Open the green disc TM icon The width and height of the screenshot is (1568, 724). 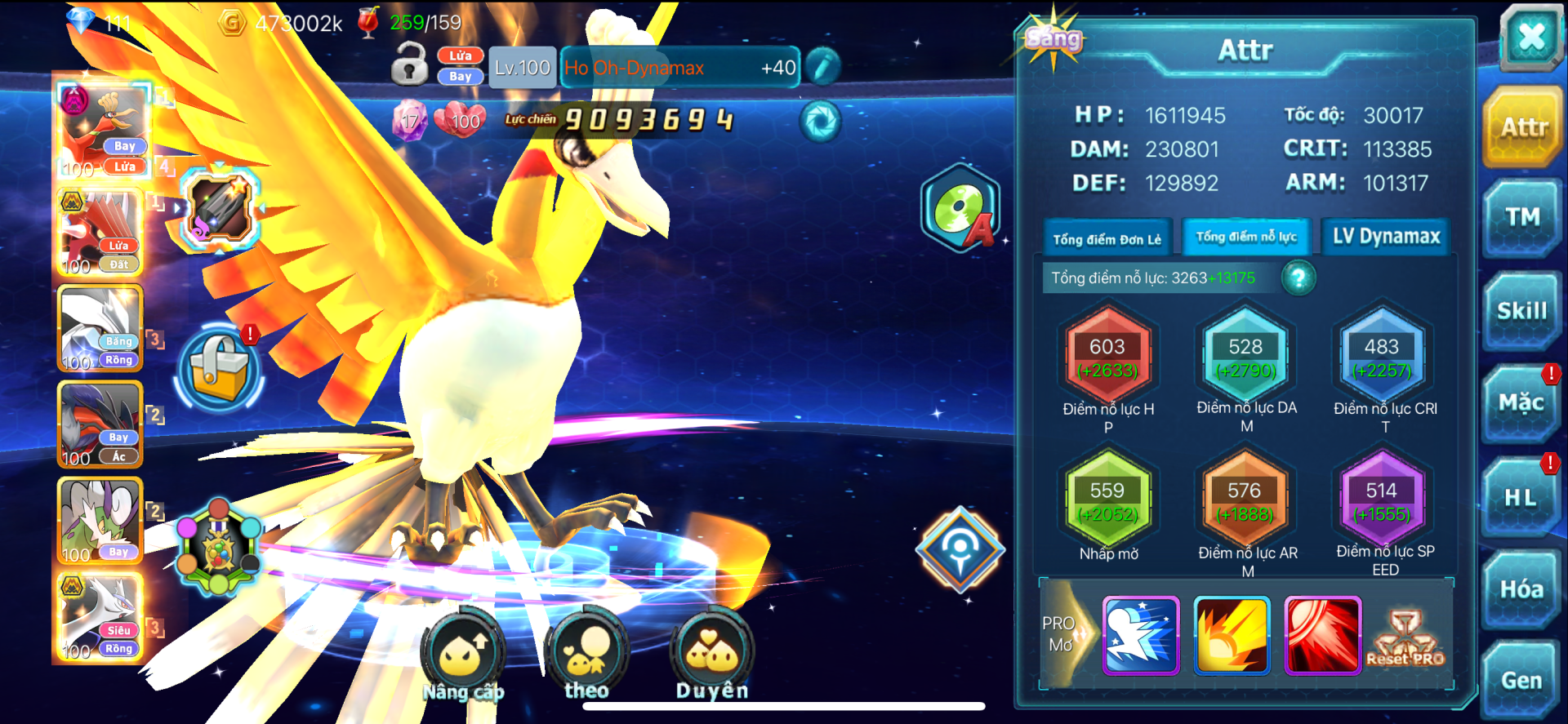(961, 208)
